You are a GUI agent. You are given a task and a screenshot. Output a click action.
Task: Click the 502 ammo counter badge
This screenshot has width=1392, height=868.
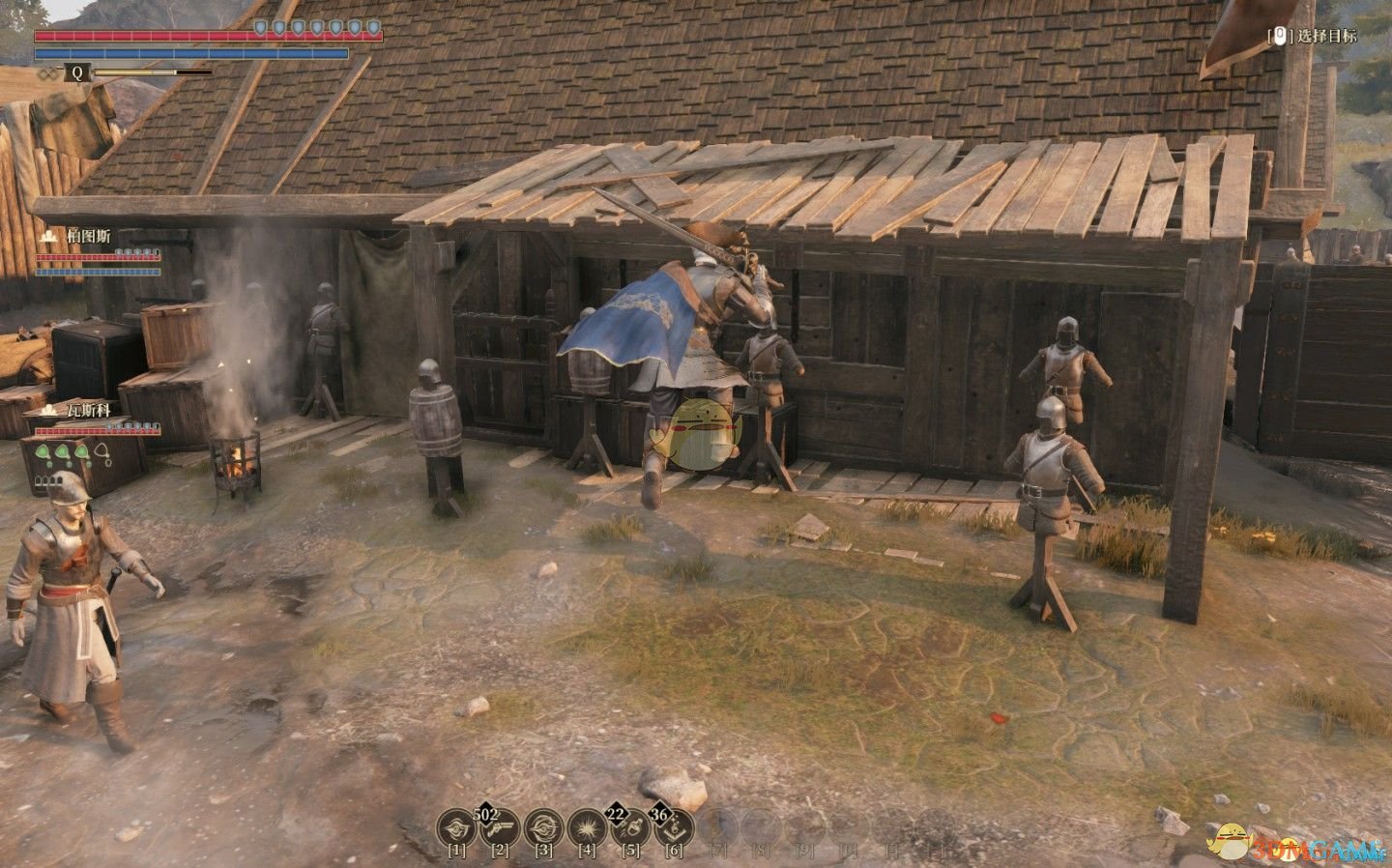tap(486, 814)
